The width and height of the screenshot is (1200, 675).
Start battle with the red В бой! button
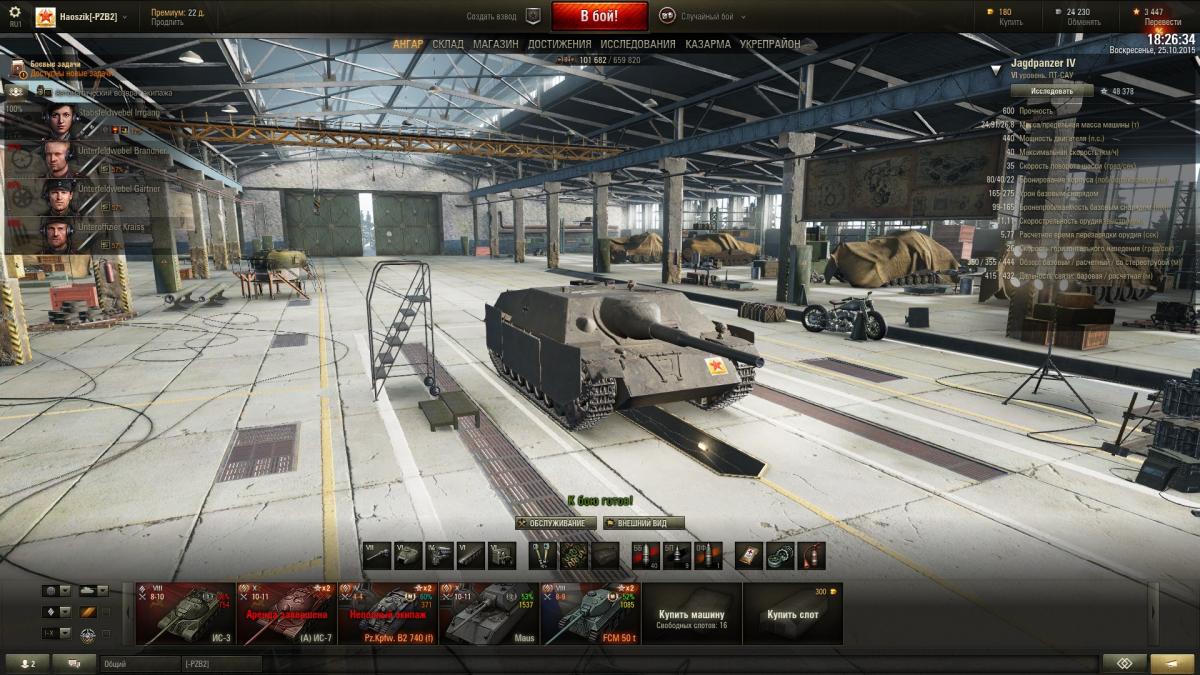pos(599,16)
